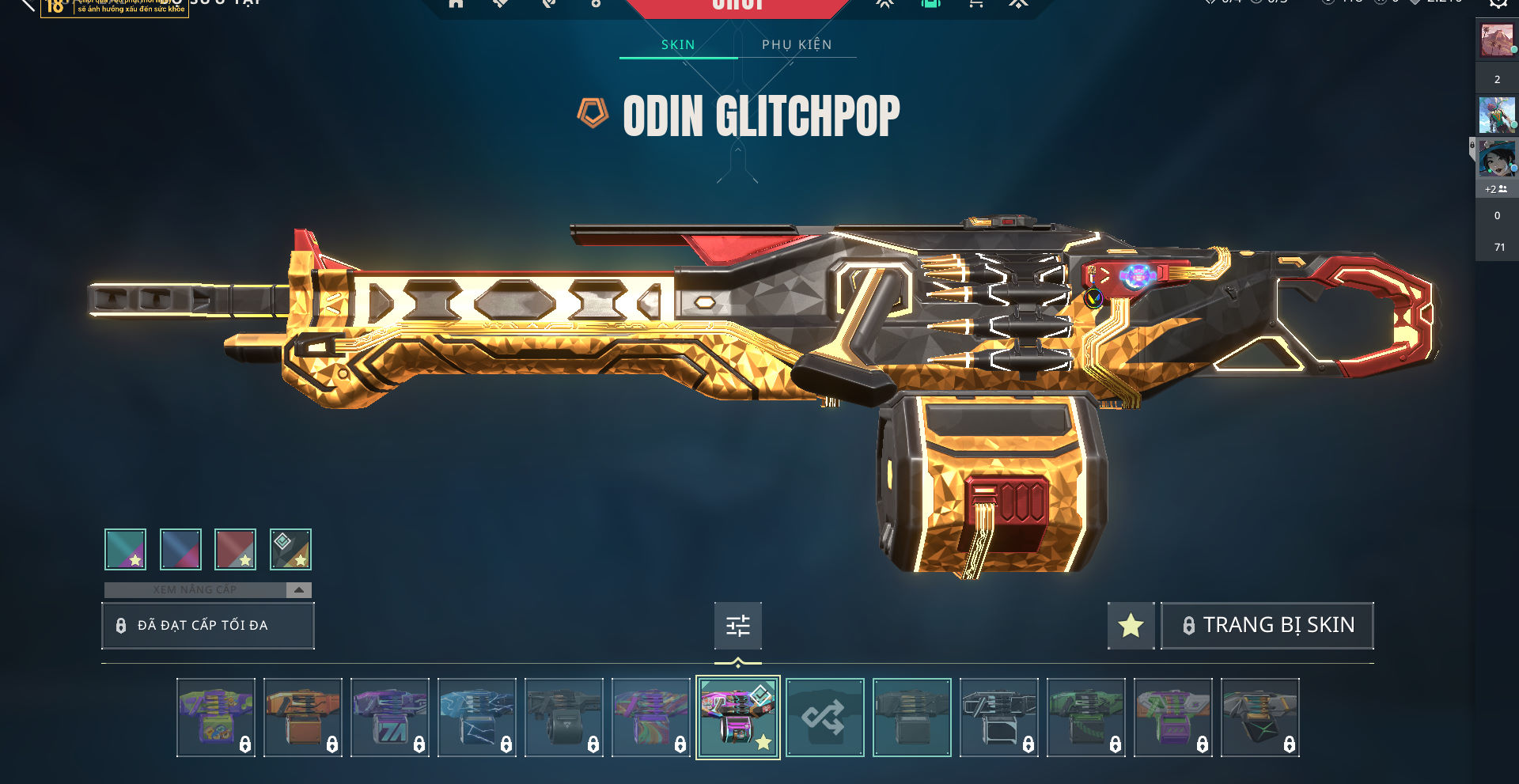Select the teal and purple color variant

click(125, 549)
